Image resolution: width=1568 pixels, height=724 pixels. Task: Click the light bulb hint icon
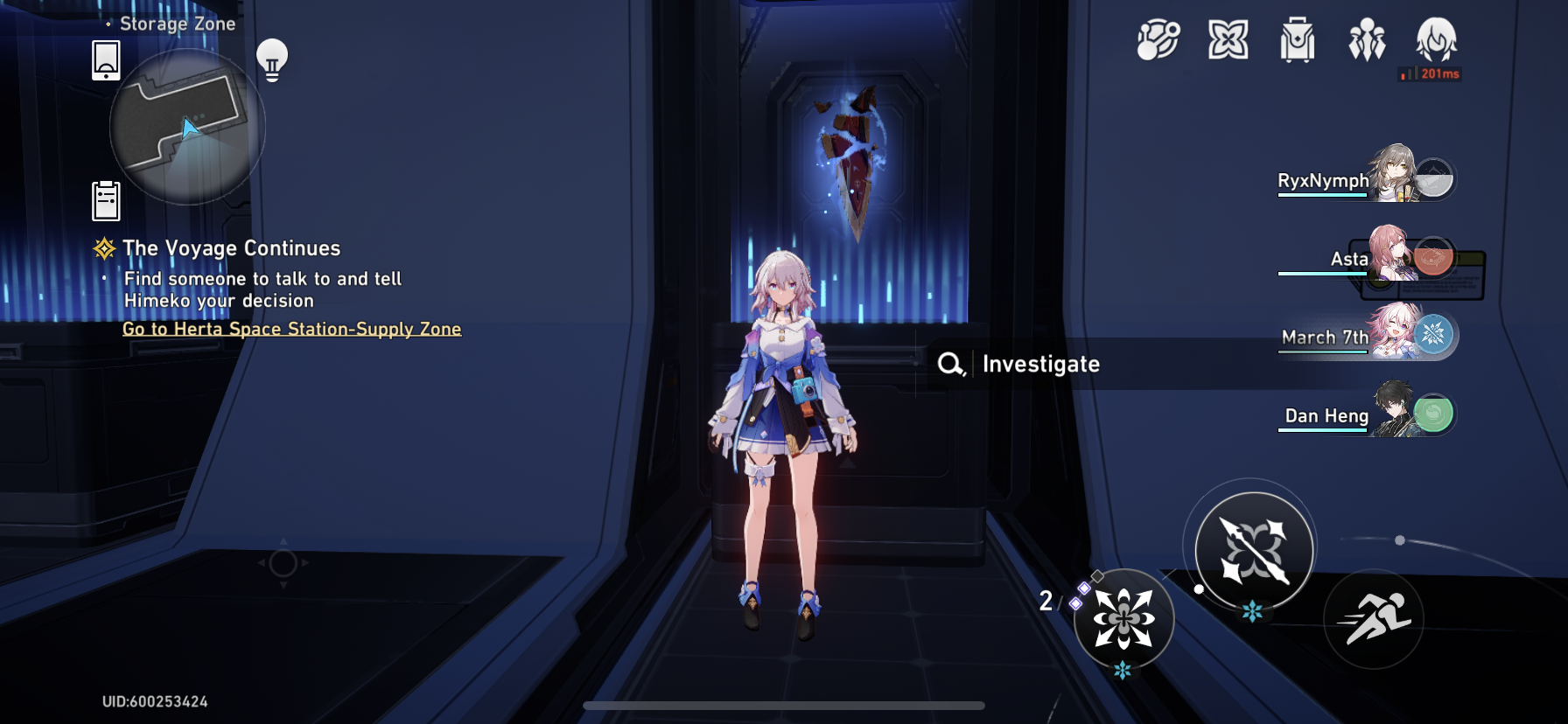(272, 61)
